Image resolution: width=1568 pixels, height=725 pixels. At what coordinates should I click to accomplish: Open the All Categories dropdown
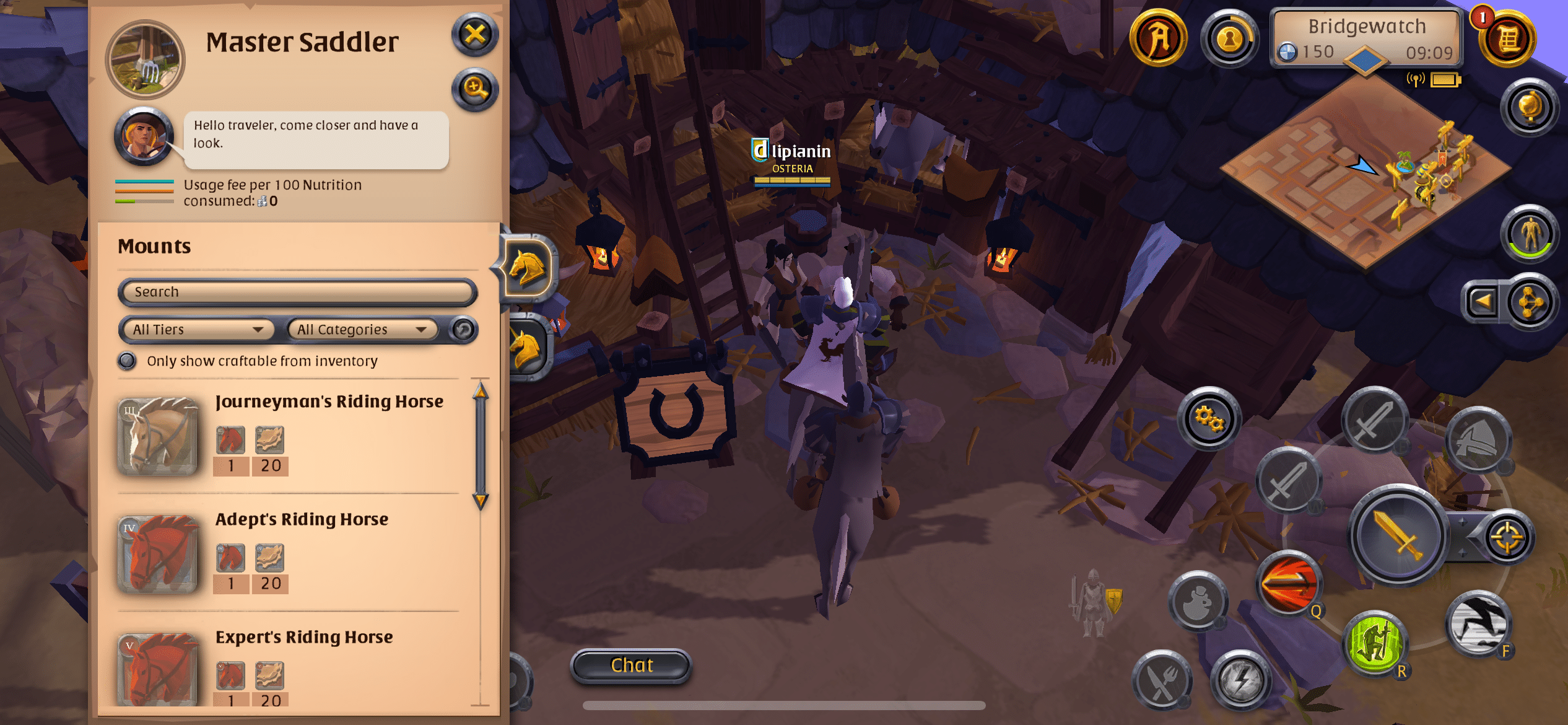coord(362,330)
